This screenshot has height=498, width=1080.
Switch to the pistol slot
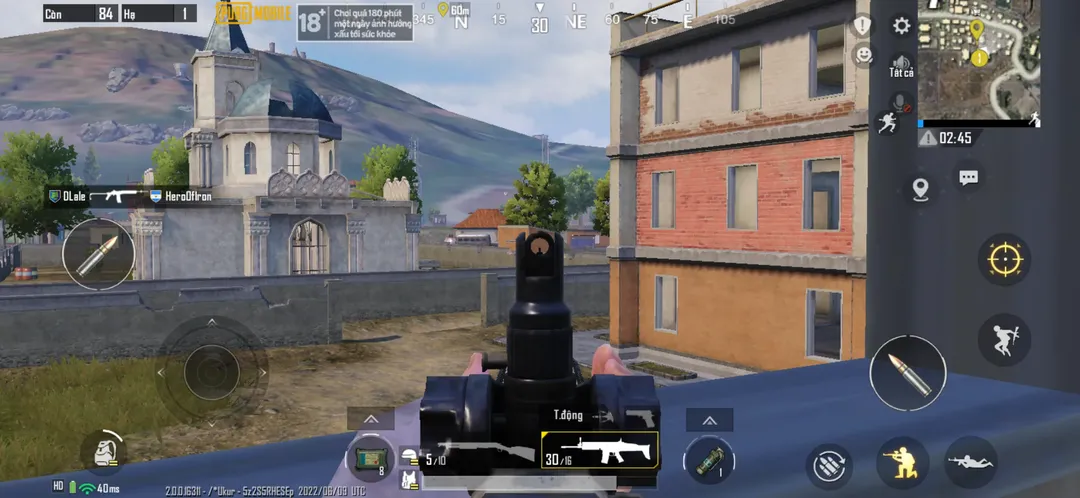[x=639, y=414]
